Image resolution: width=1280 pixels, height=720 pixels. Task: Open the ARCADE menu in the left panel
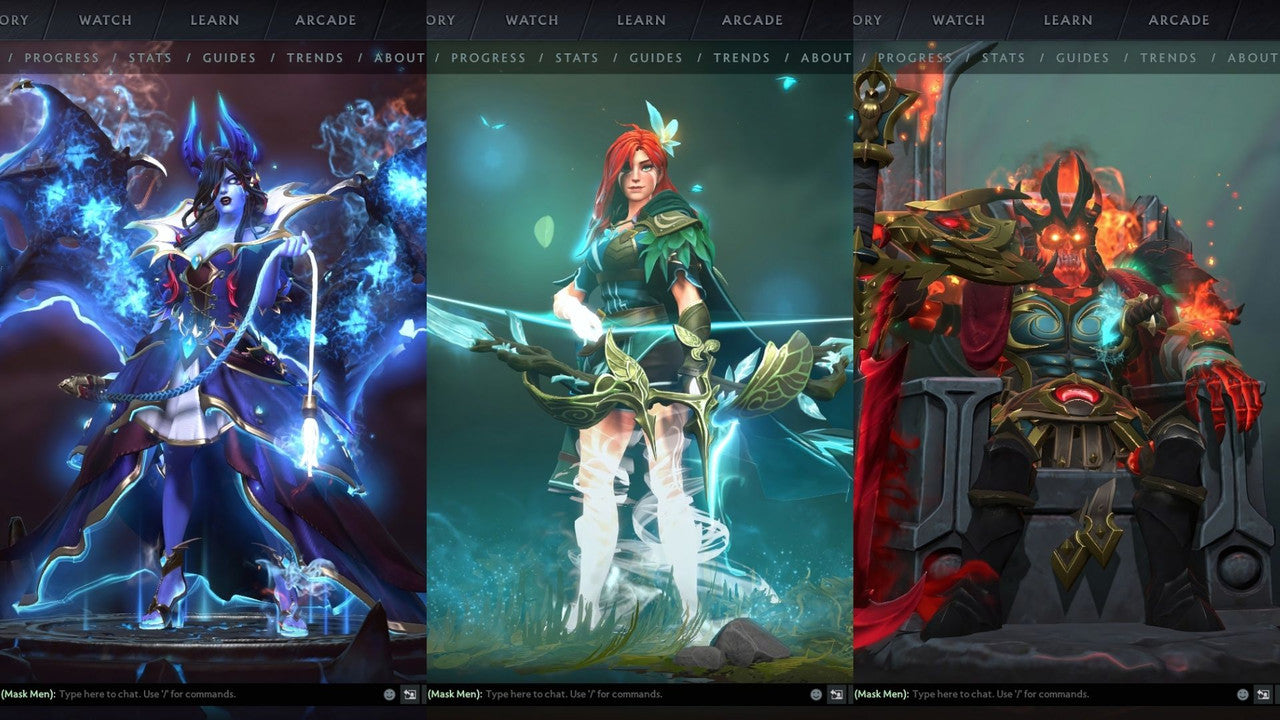(324, 20)
